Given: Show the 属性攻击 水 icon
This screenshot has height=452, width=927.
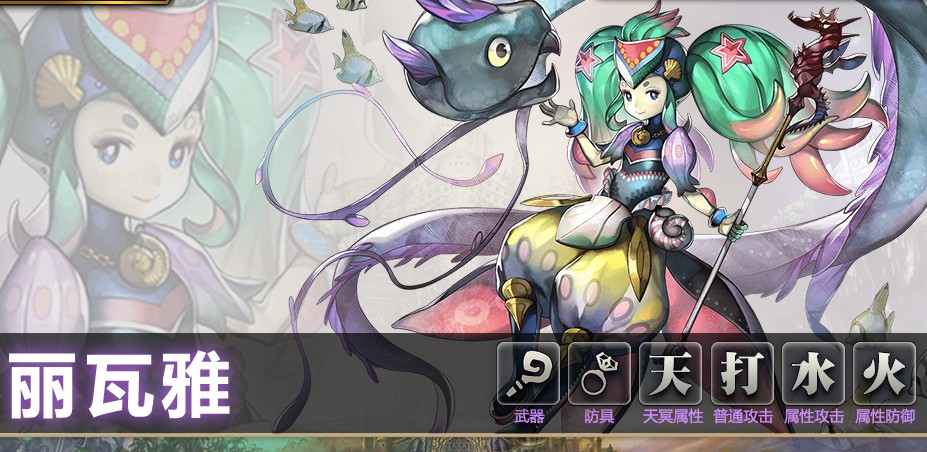Looking at the screenshot, I should 812,374.
